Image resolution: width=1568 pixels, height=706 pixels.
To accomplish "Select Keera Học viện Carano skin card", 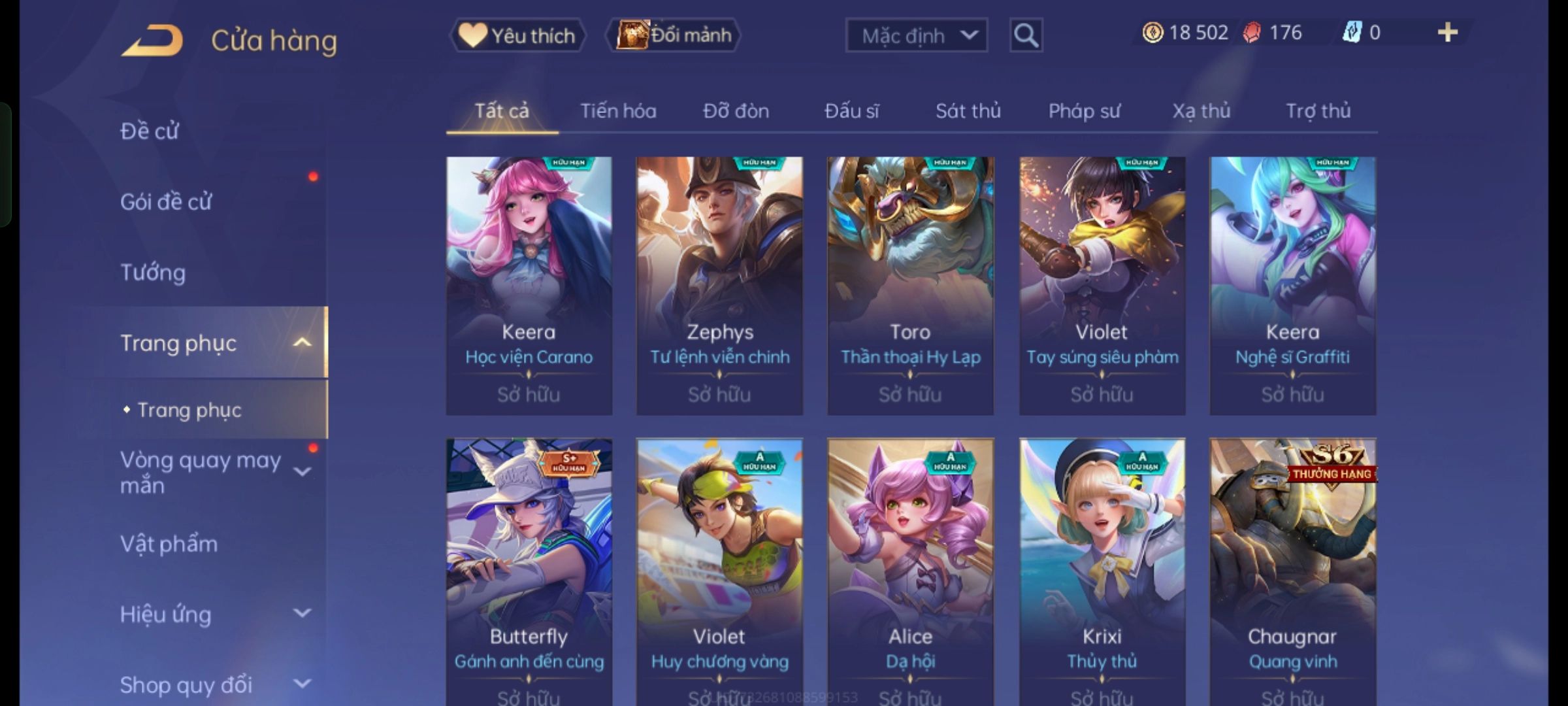I will coord(529,285).
